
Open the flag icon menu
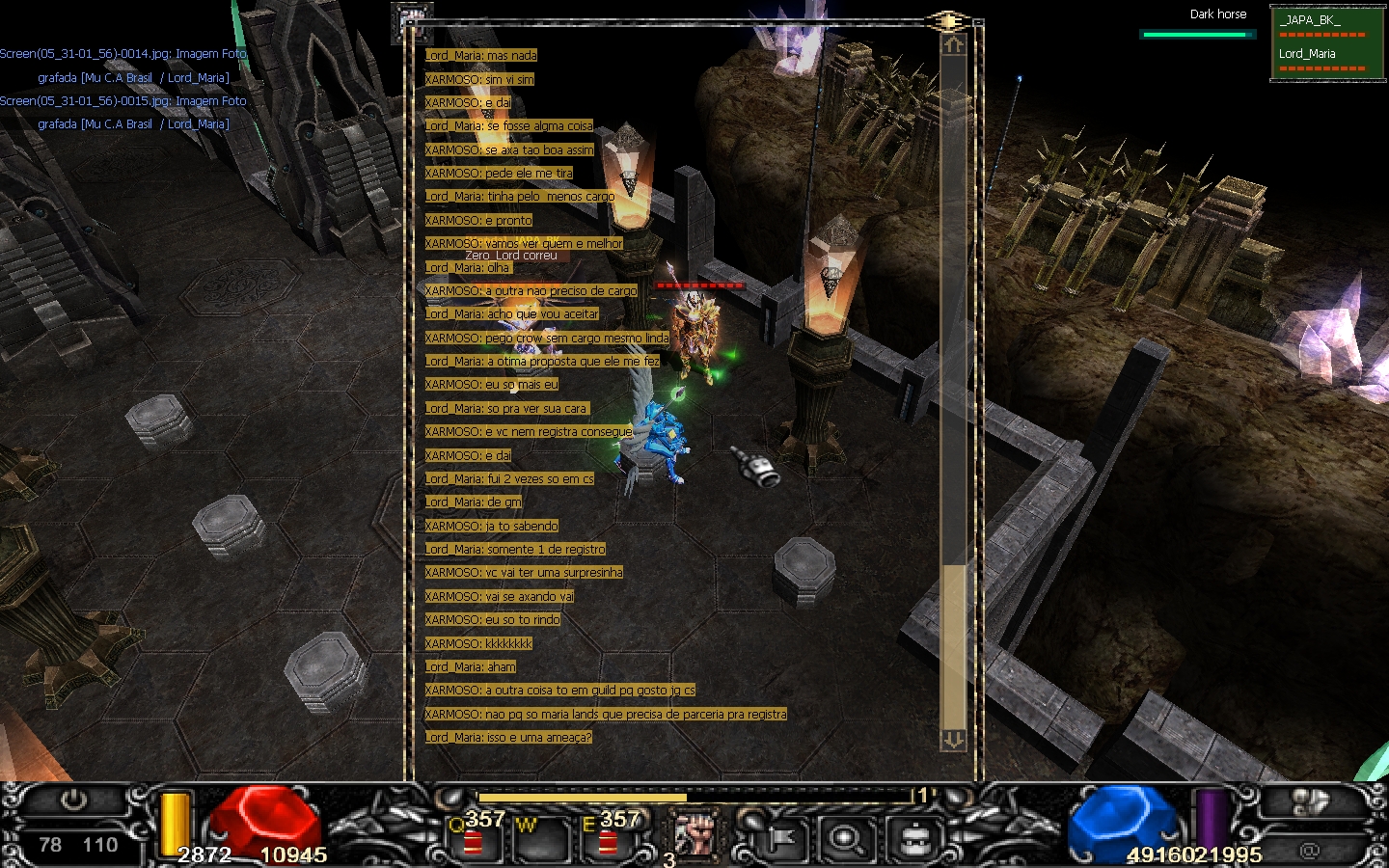tap(779, 839)
